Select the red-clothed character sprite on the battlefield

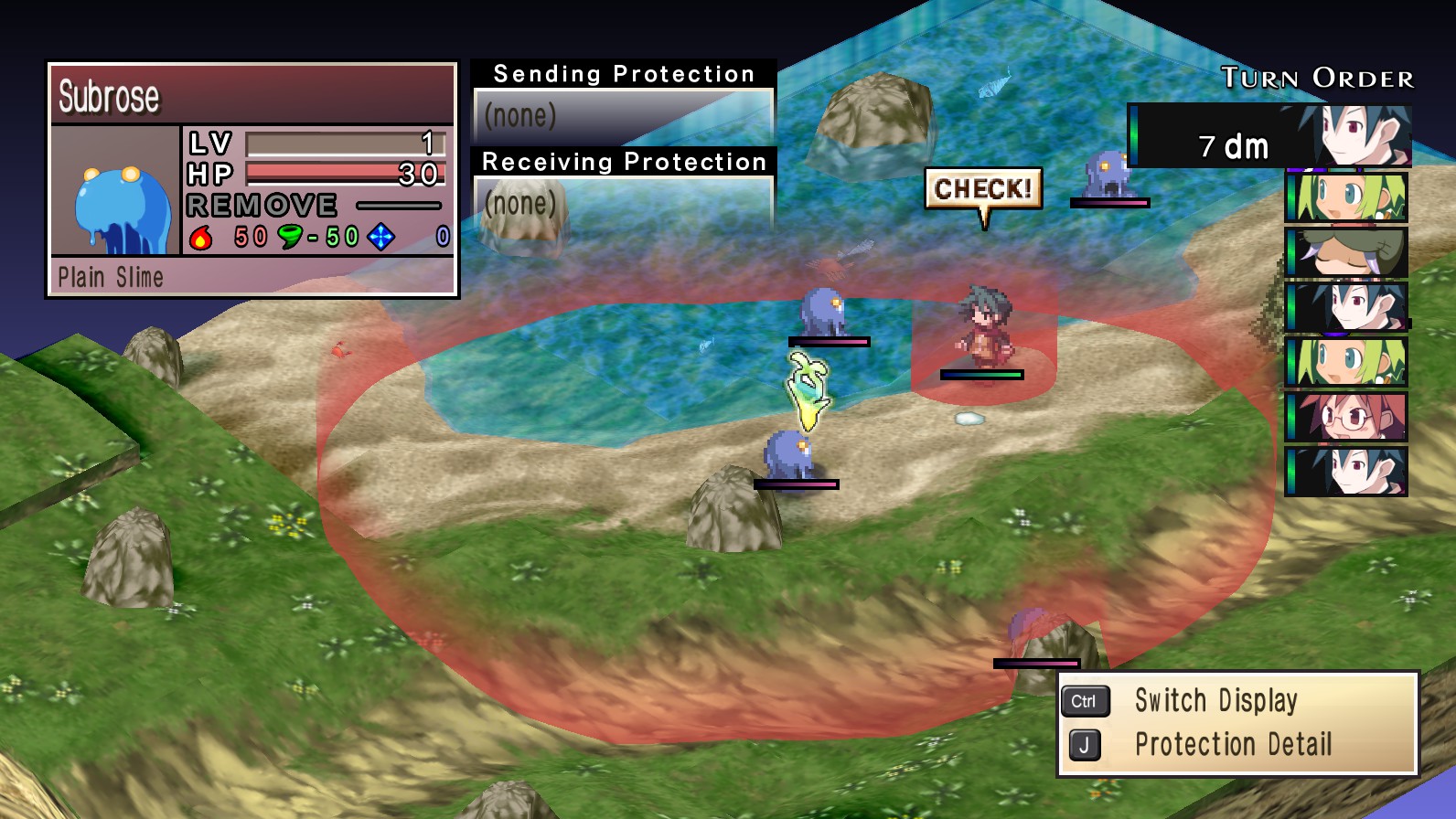tap(984, 327)
